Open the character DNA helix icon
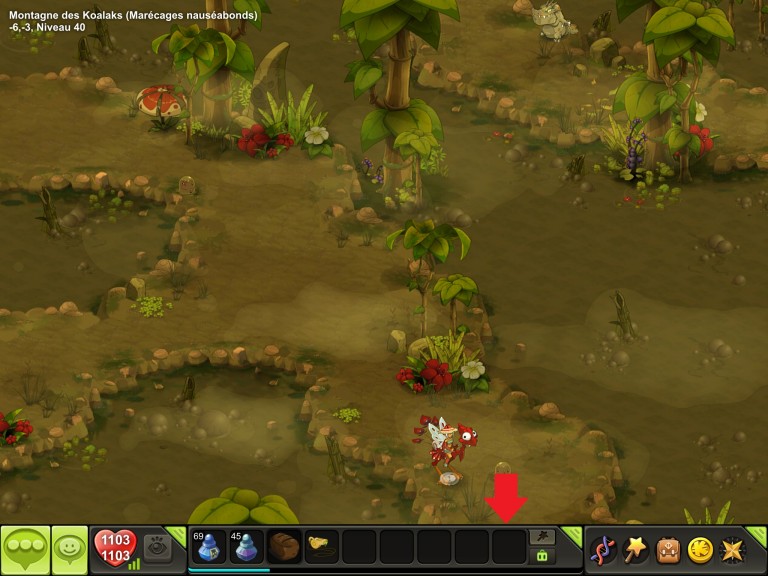Screen dimensions: 768x576 pos(603,550)
